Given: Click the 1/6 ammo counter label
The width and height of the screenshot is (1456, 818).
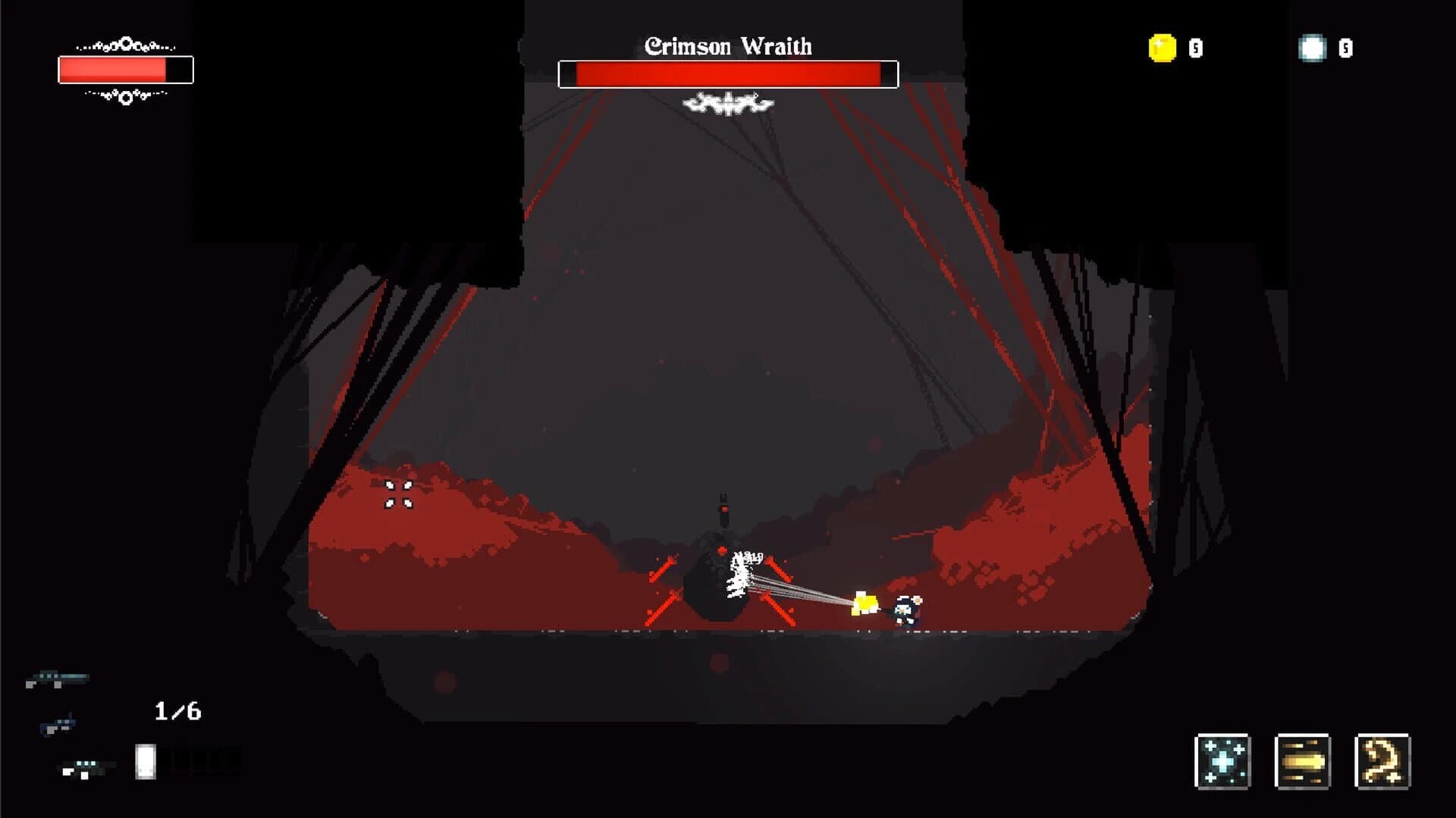Looking at the screenshot, I should (x=177, y=710).
